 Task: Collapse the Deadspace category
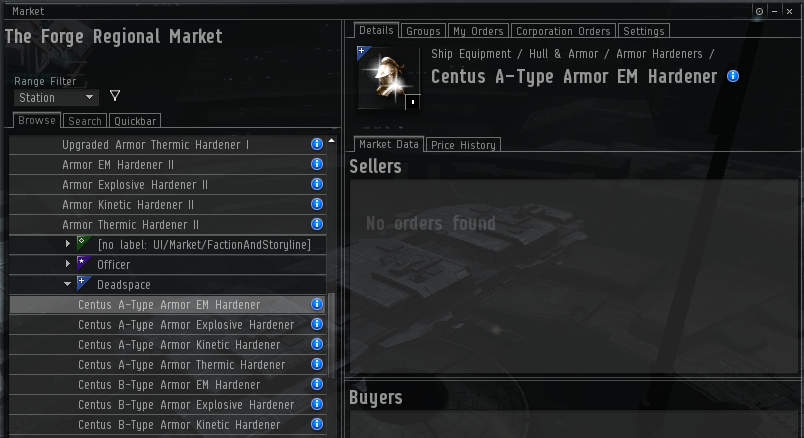tap(68, 285)
